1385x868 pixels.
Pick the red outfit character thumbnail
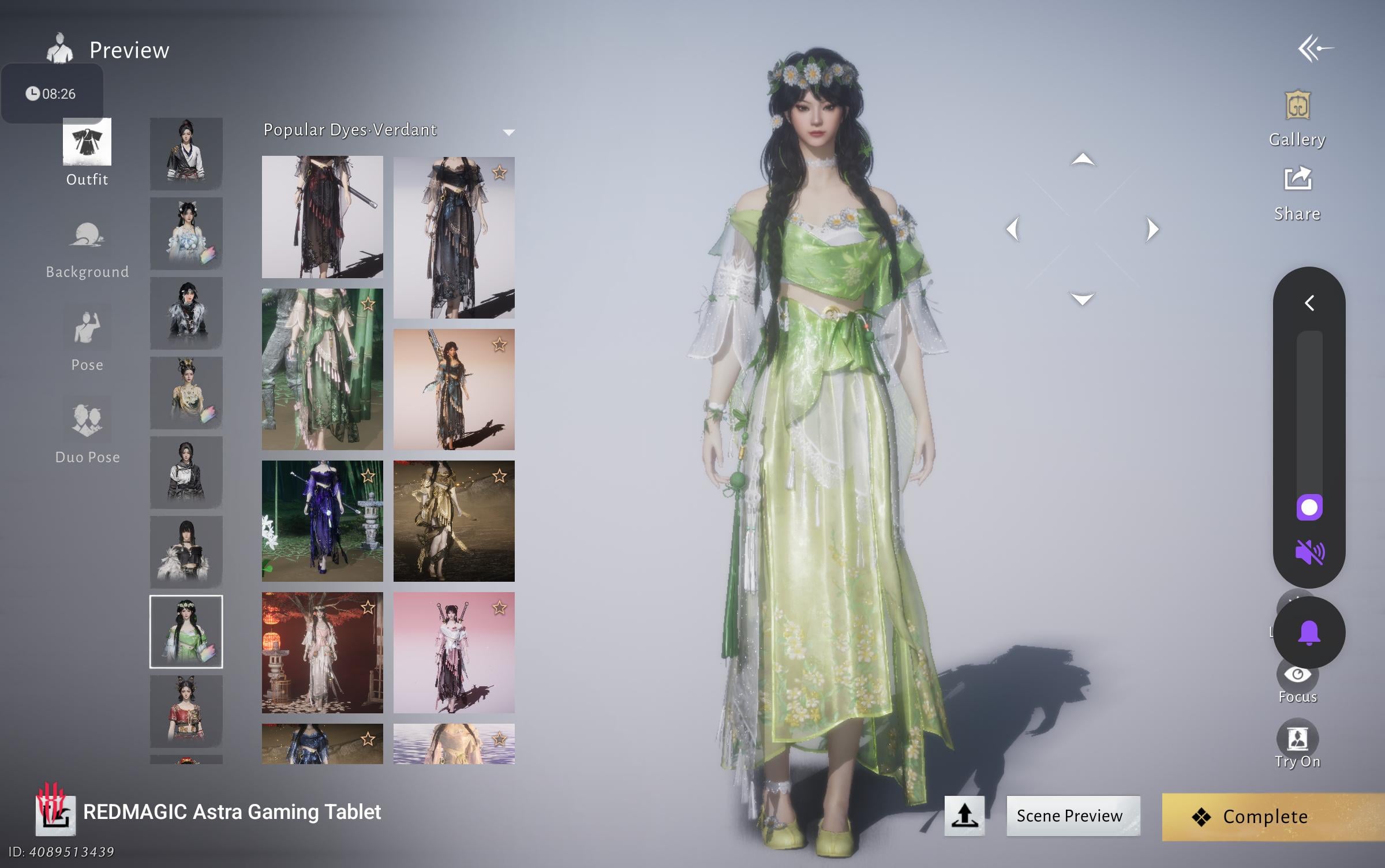186,711
